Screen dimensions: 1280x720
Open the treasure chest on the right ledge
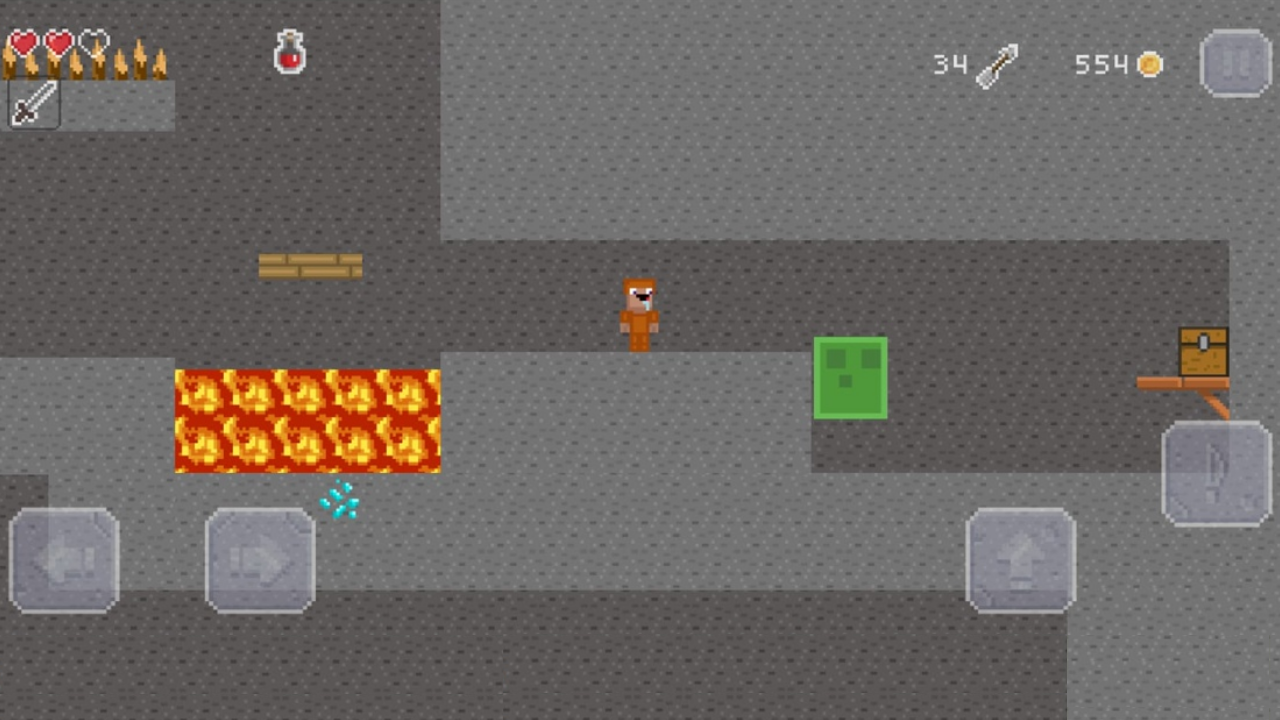point(1203,350)
